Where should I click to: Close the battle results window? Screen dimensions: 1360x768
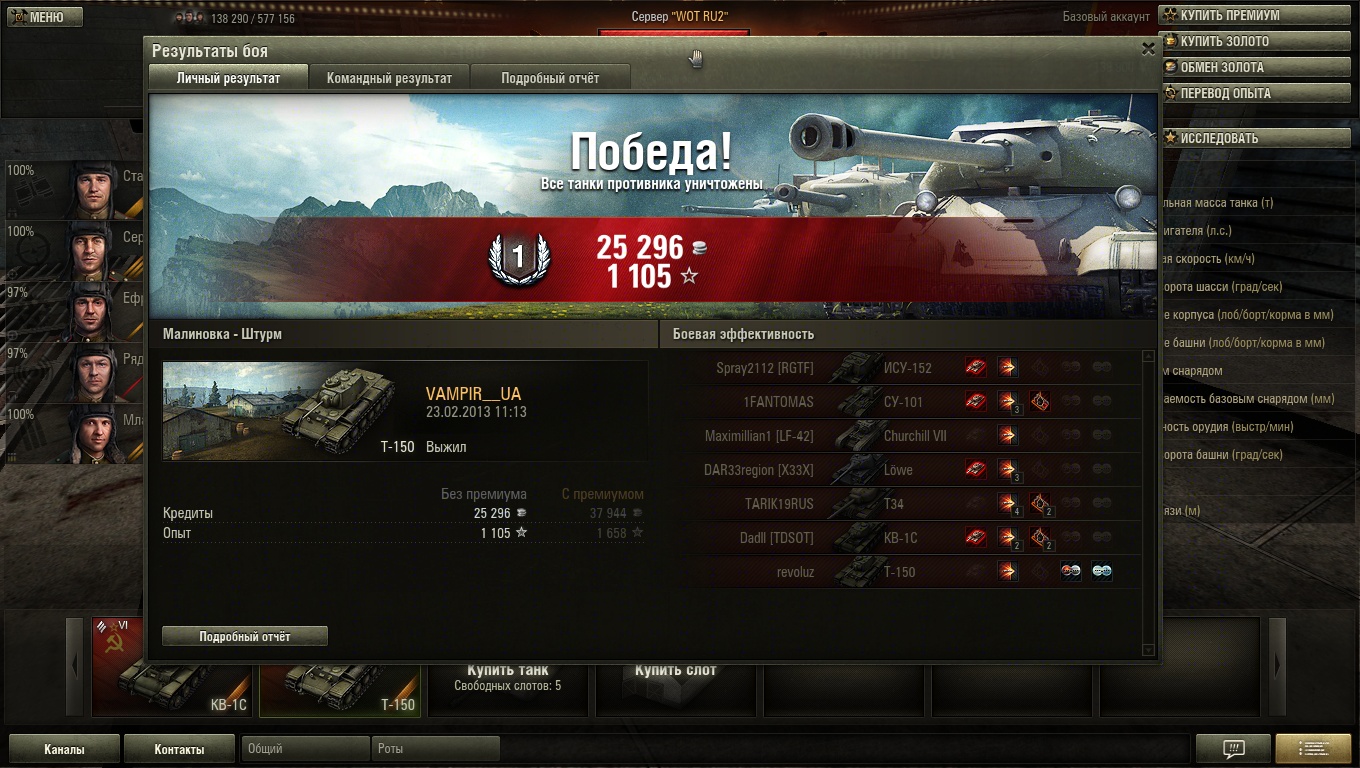point(1148,48)
